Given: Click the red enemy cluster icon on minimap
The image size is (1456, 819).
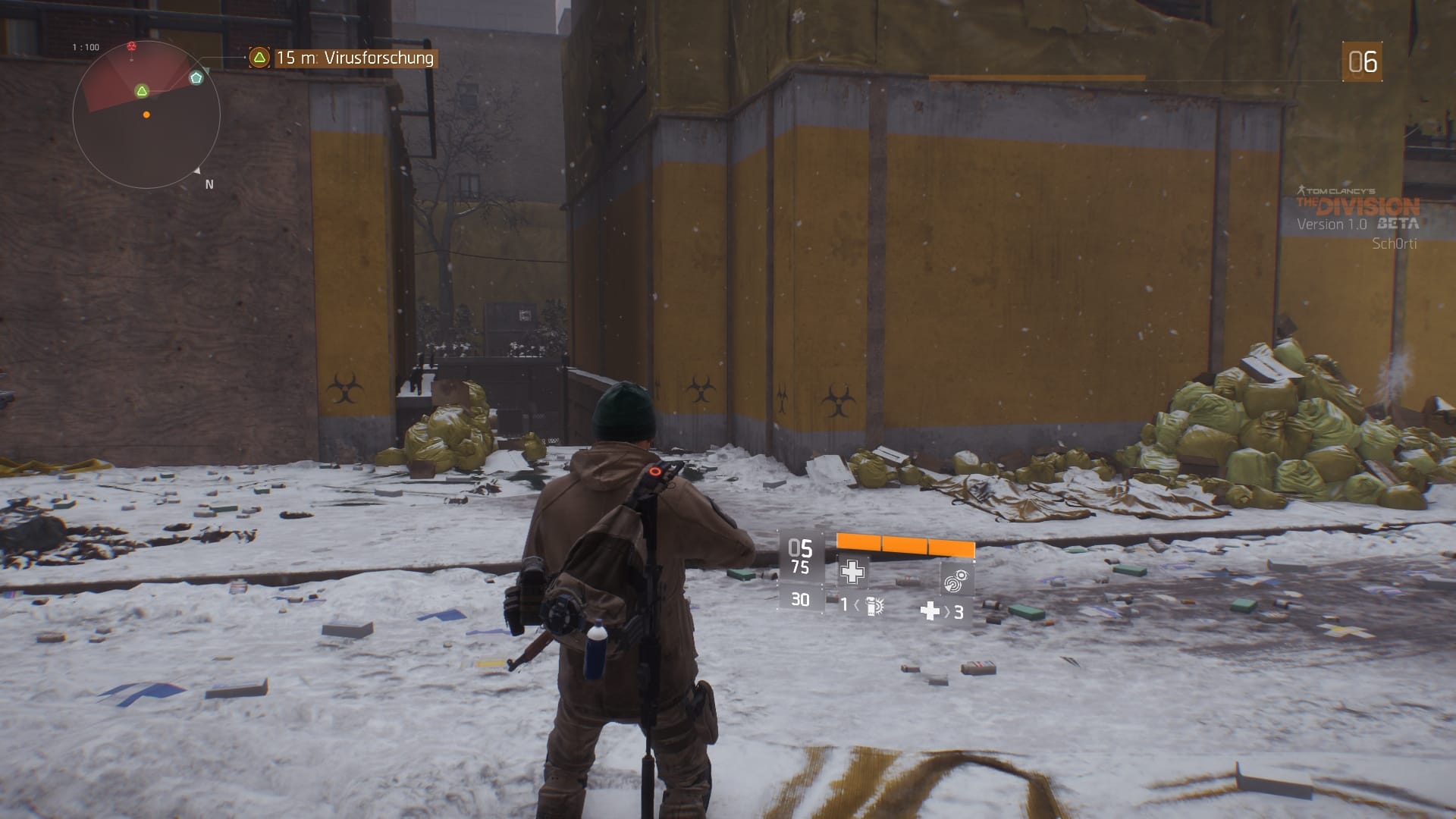Looking at the screenshot, I should pyautogui.click(x=133, y=45).
